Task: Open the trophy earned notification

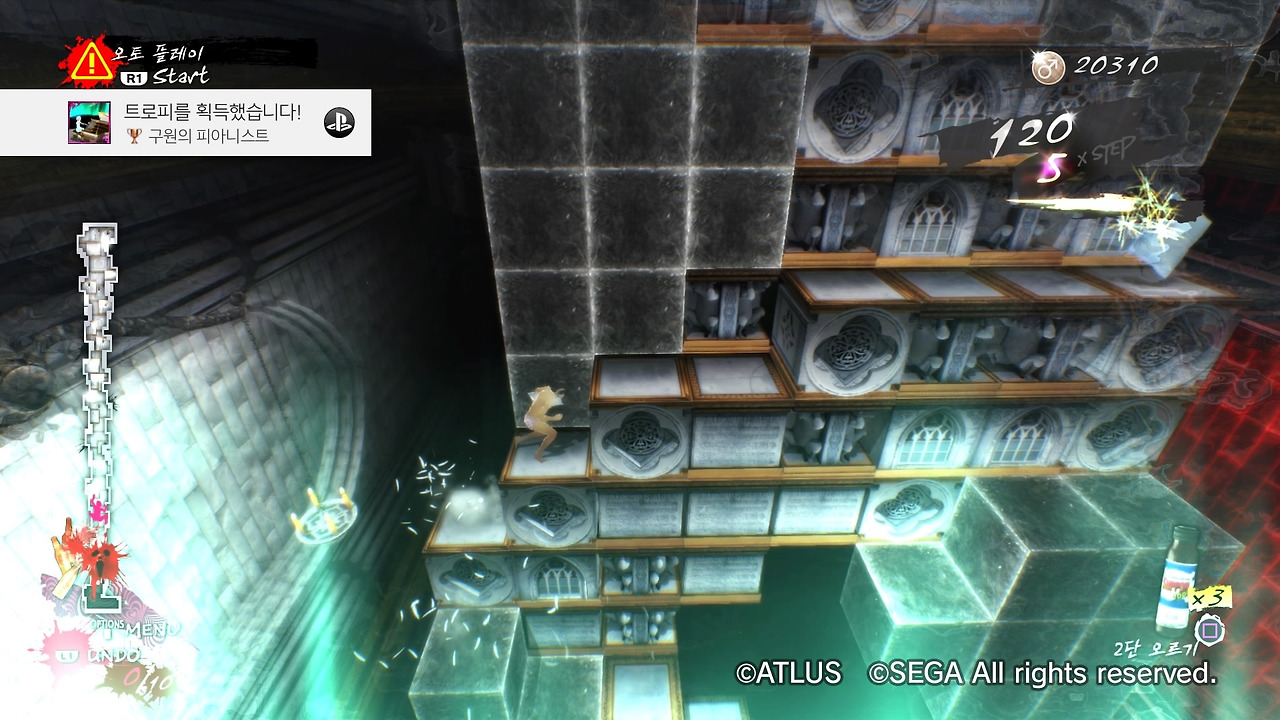Action: [x=185, y=122]
